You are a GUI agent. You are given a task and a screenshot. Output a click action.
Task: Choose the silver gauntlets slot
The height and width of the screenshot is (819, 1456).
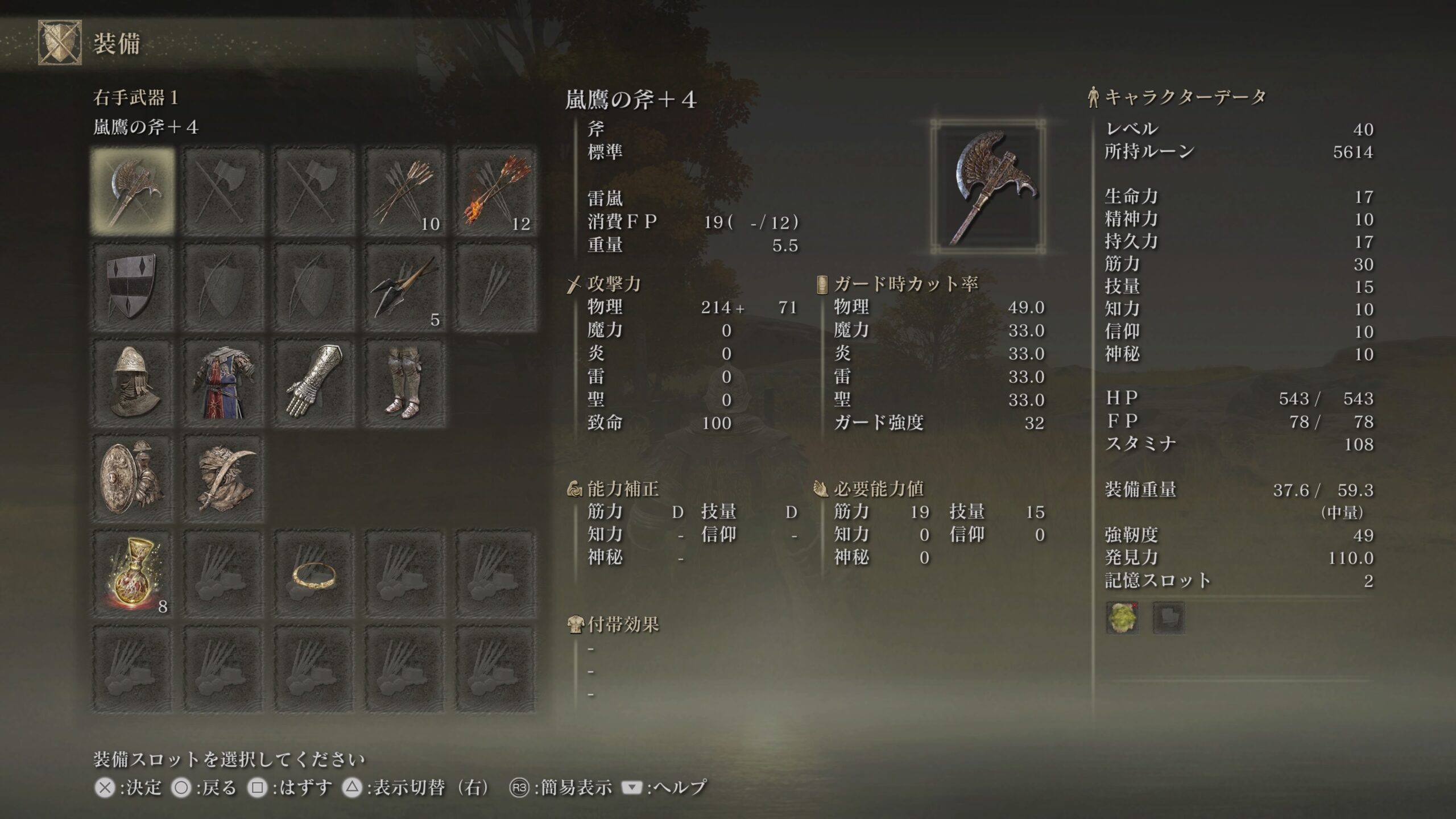[x=314, y=383]
